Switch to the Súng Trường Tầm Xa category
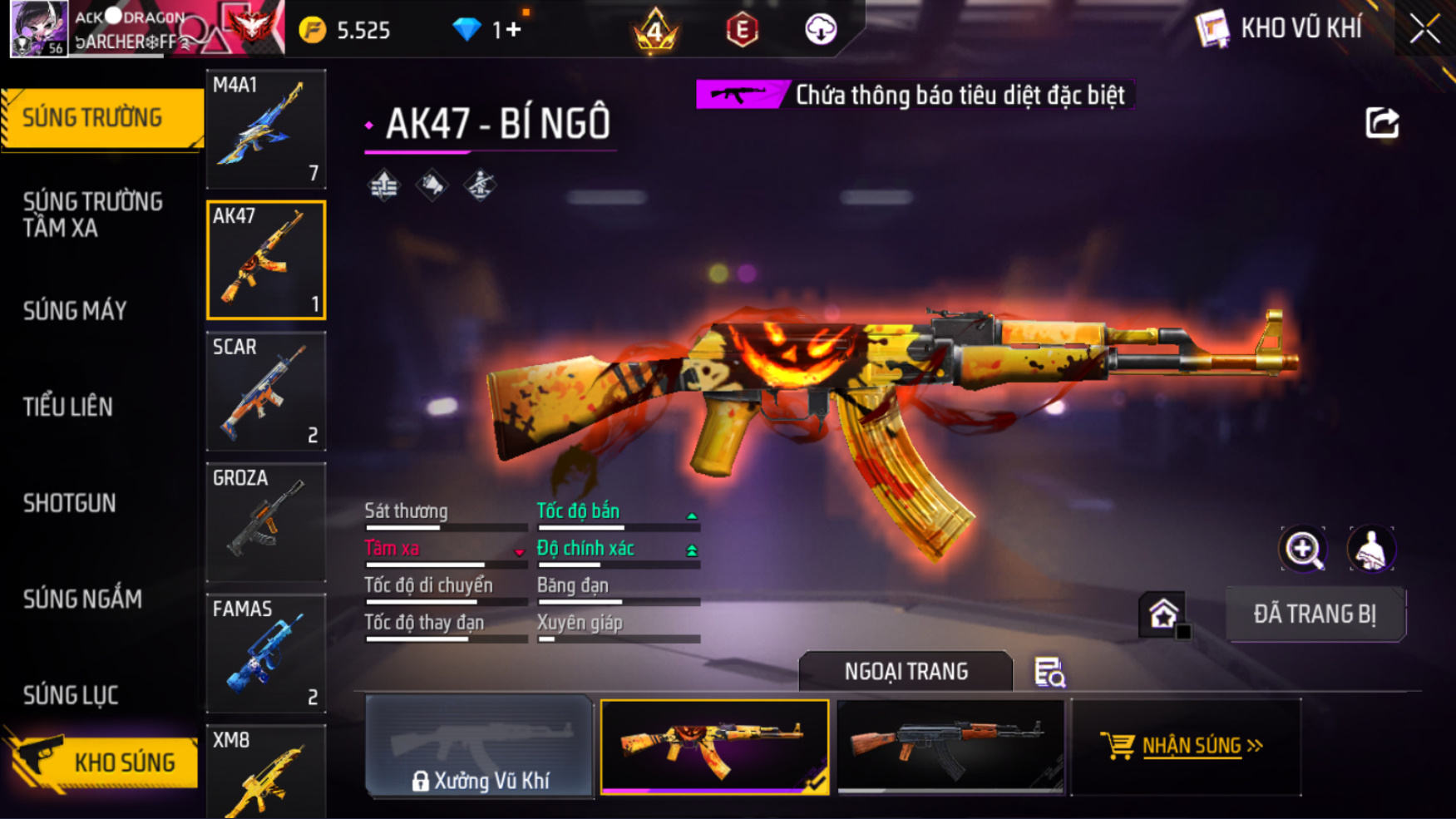 coord(92,215)
